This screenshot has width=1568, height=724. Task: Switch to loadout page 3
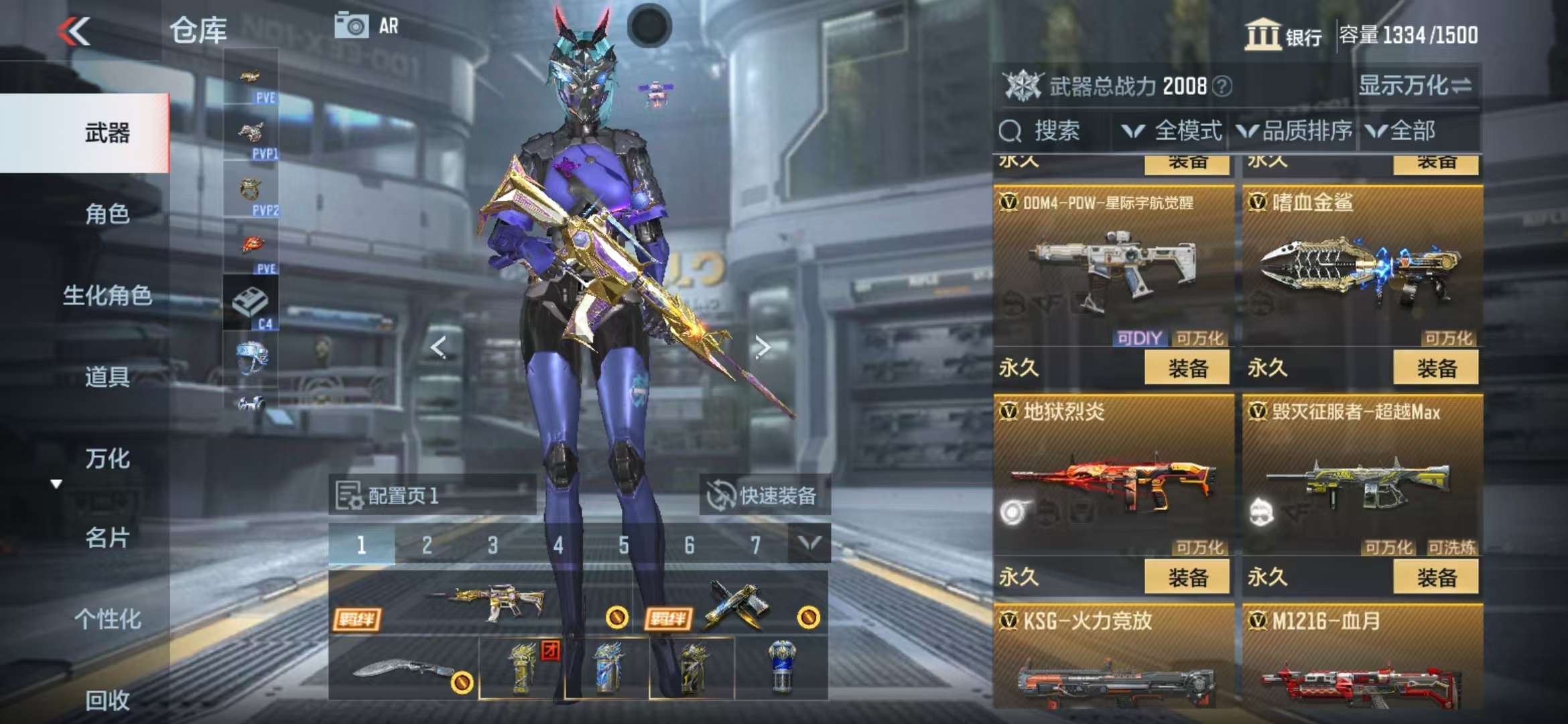click(493, 545)
